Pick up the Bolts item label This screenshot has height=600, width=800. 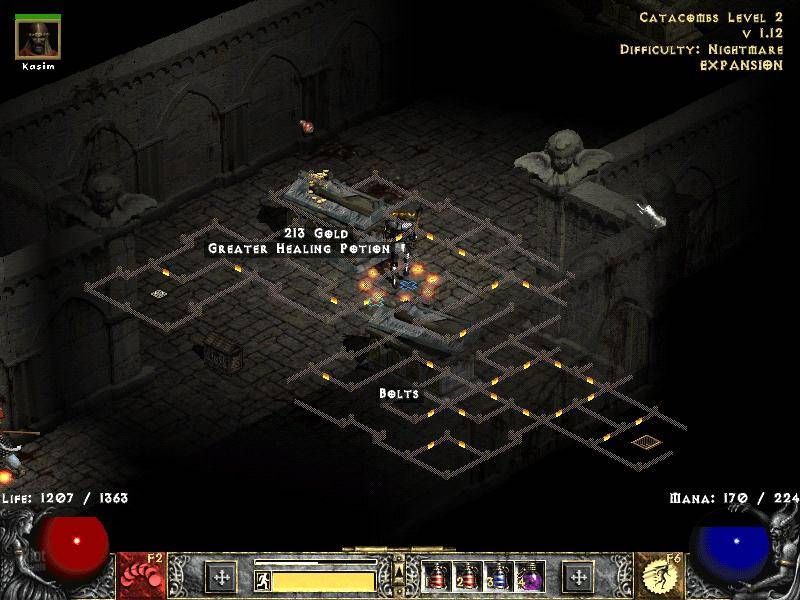coord(398,394)
